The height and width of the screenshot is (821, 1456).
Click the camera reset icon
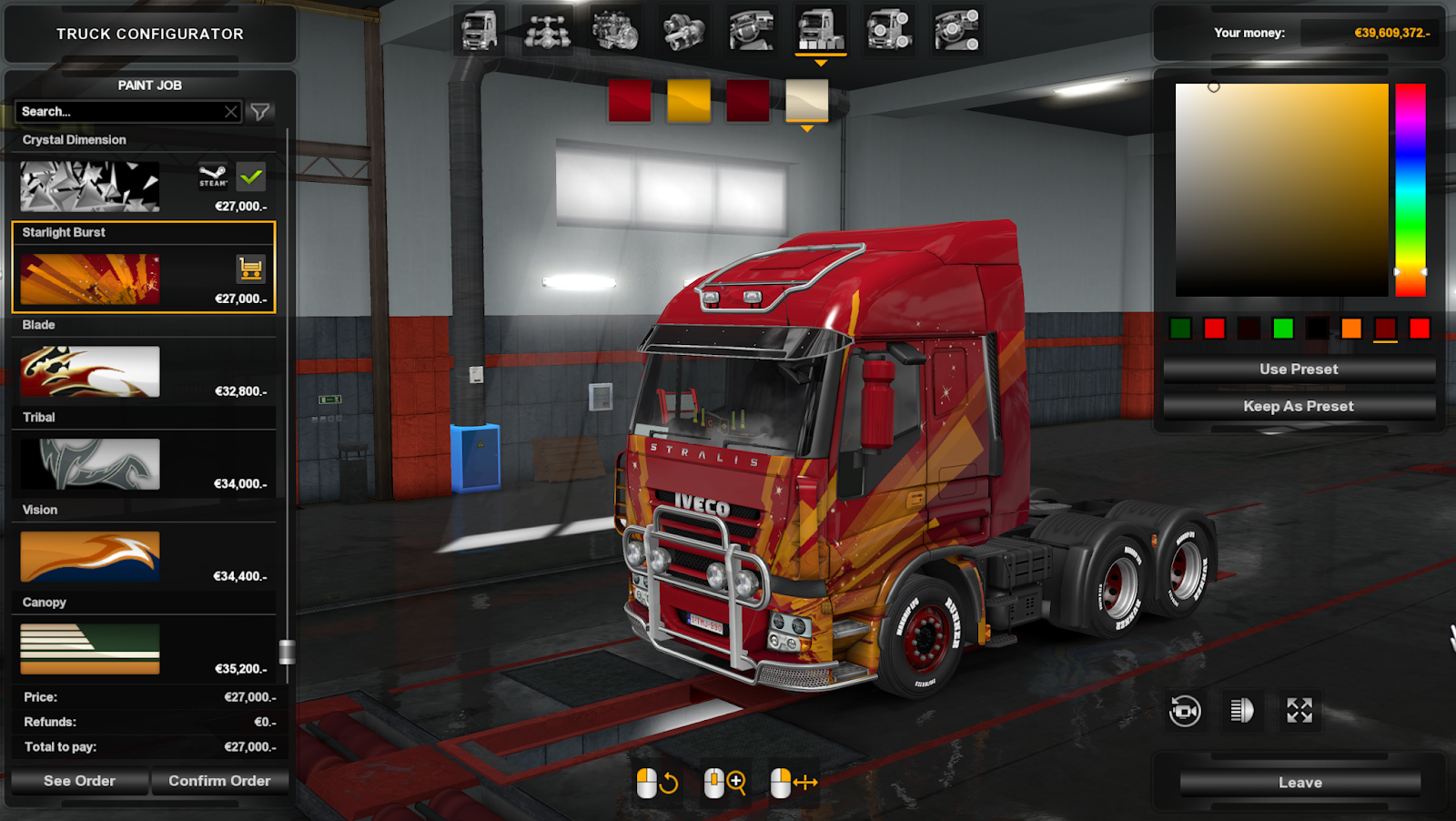1185,711
